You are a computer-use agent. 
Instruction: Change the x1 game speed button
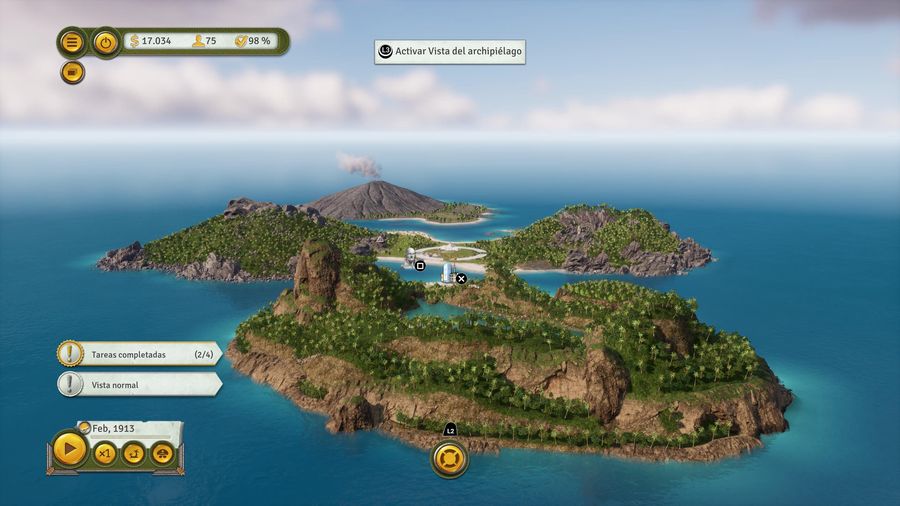[104, 454]
